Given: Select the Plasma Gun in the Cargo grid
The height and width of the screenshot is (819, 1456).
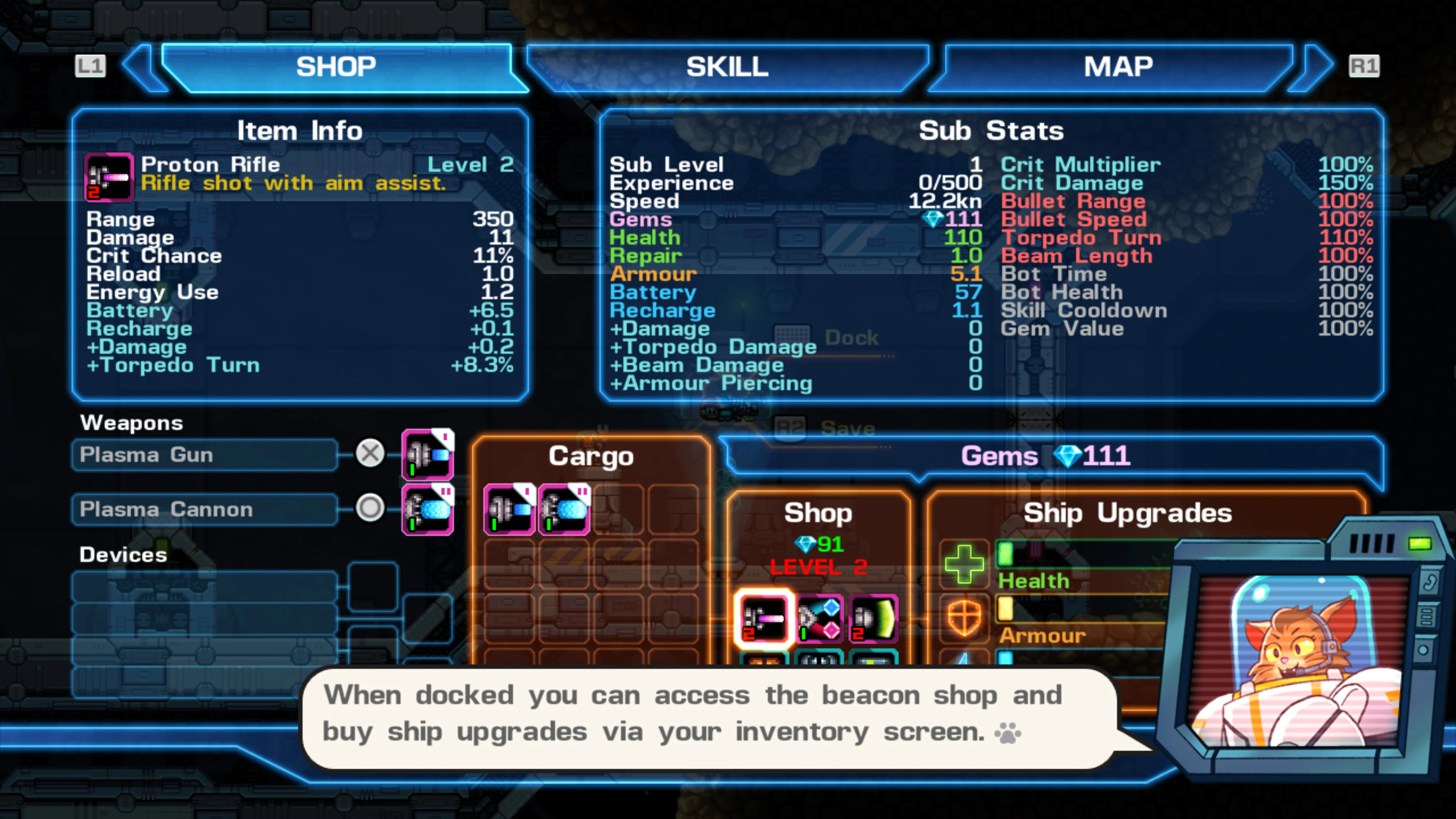Looking at the screenshot, I should coord(509,509).
